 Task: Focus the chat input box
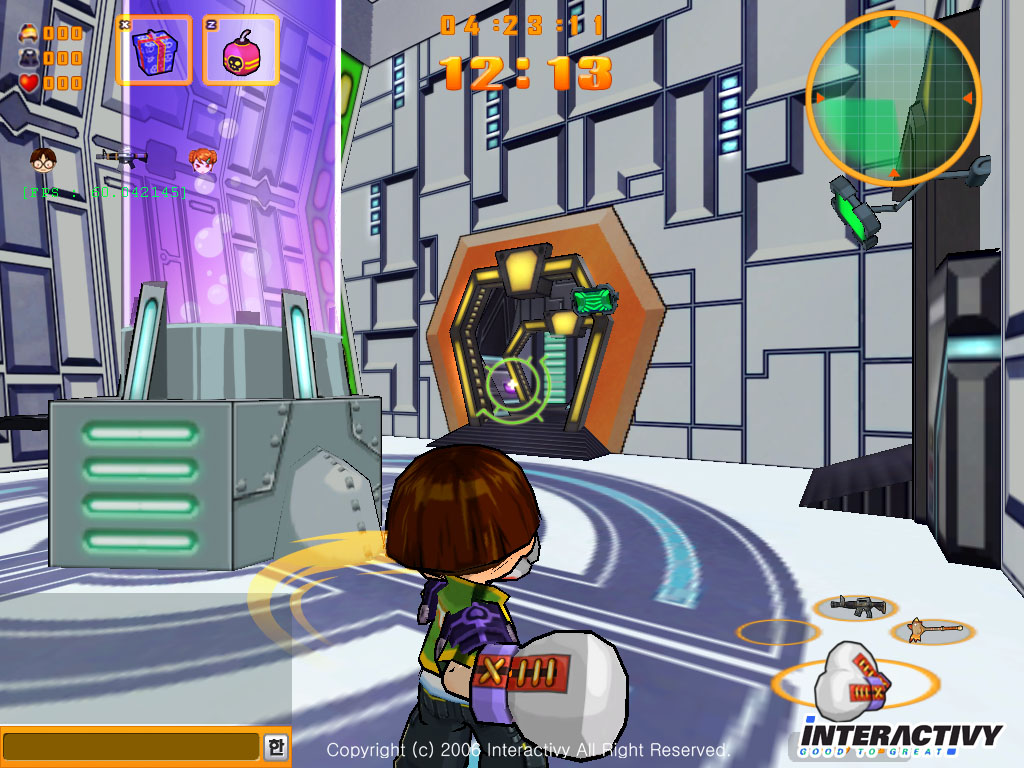coord(131,746)
